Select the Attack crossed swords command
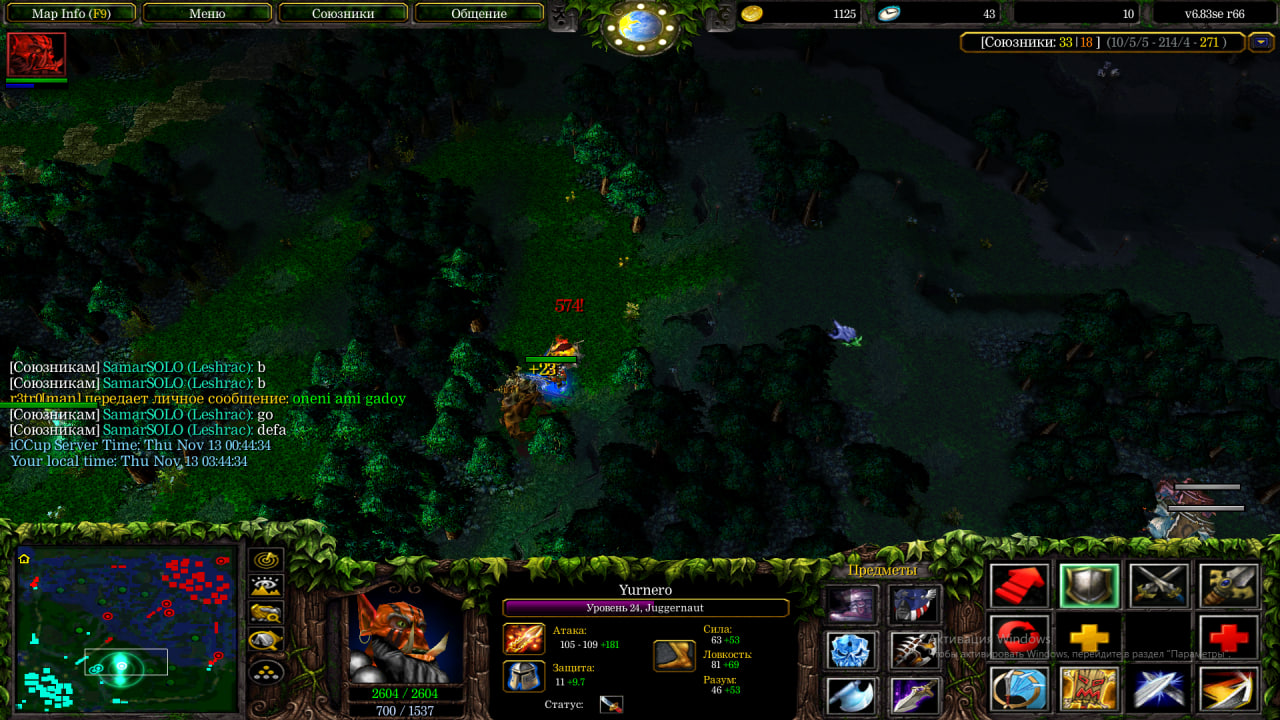Image resolution: width=1280 pixels, height=720 pixels. [x=1159, y=586]
